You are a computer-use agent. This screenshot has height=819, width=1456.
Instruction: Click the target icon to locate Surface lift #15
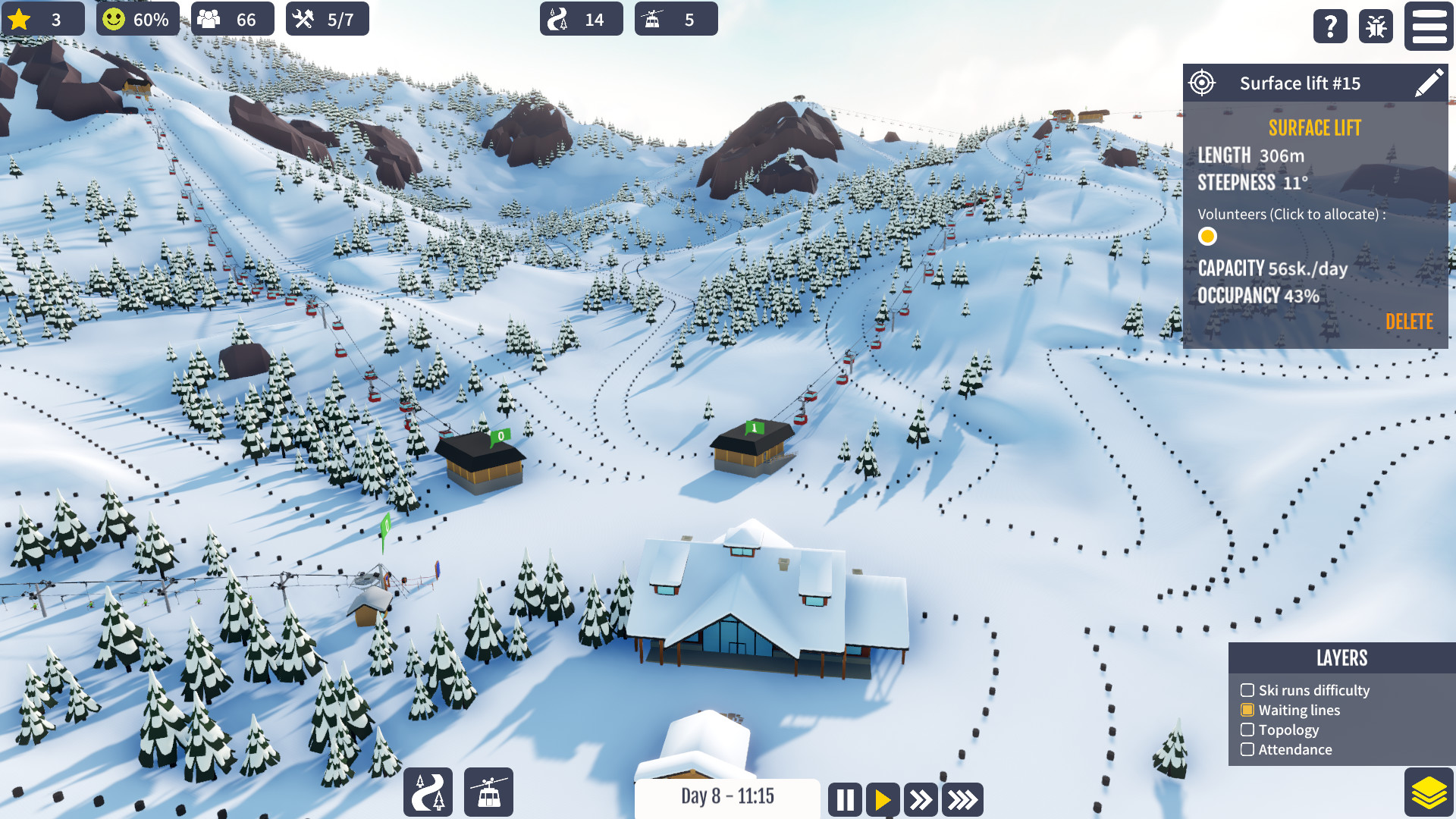click(1202, 83)
